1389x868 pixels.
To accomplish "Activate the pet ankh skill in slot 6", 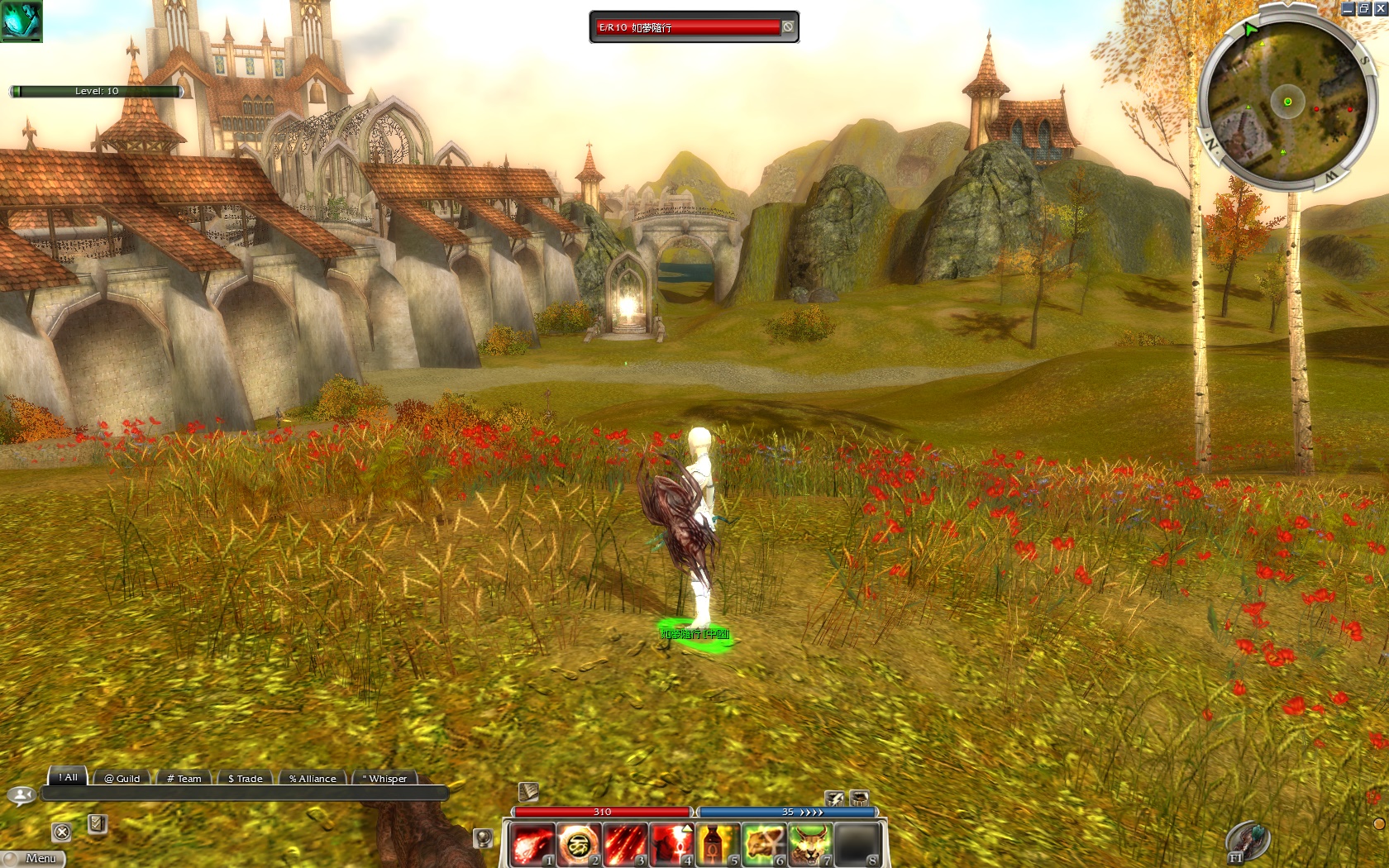I will pos(763,844).
